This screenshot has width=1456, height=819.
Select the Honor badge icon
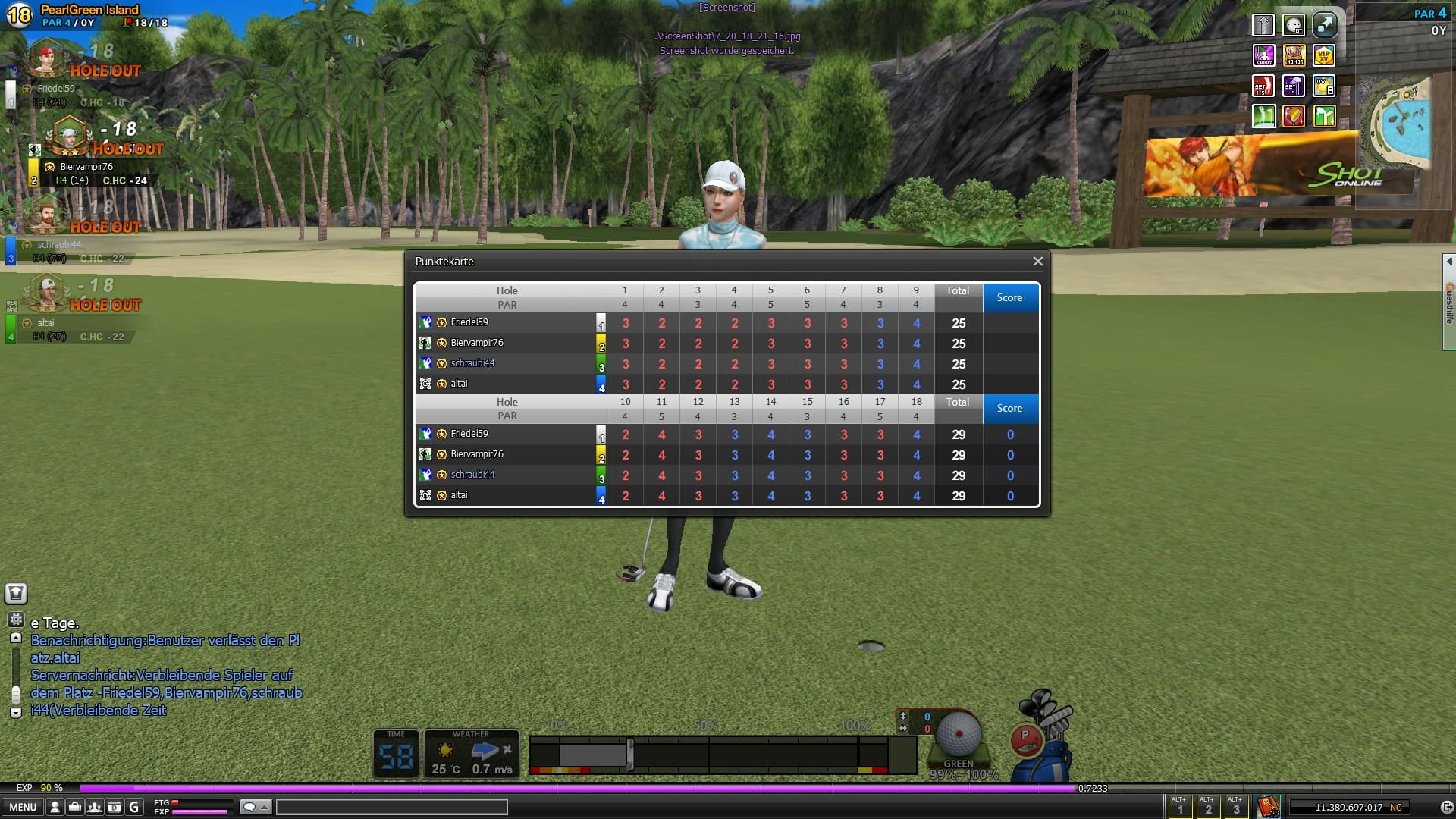1294,55
